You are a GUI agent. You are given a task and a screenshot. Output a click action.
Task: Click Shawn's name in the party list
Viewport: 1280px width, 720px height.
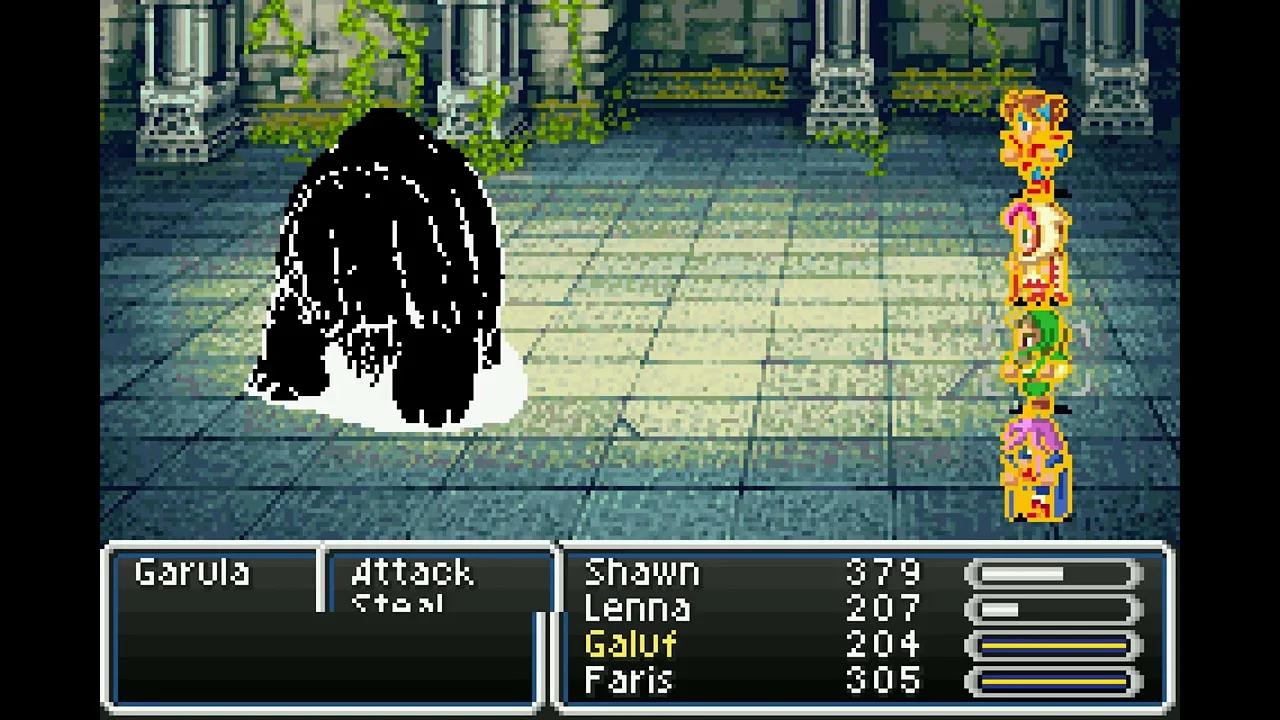click(644, 571)
